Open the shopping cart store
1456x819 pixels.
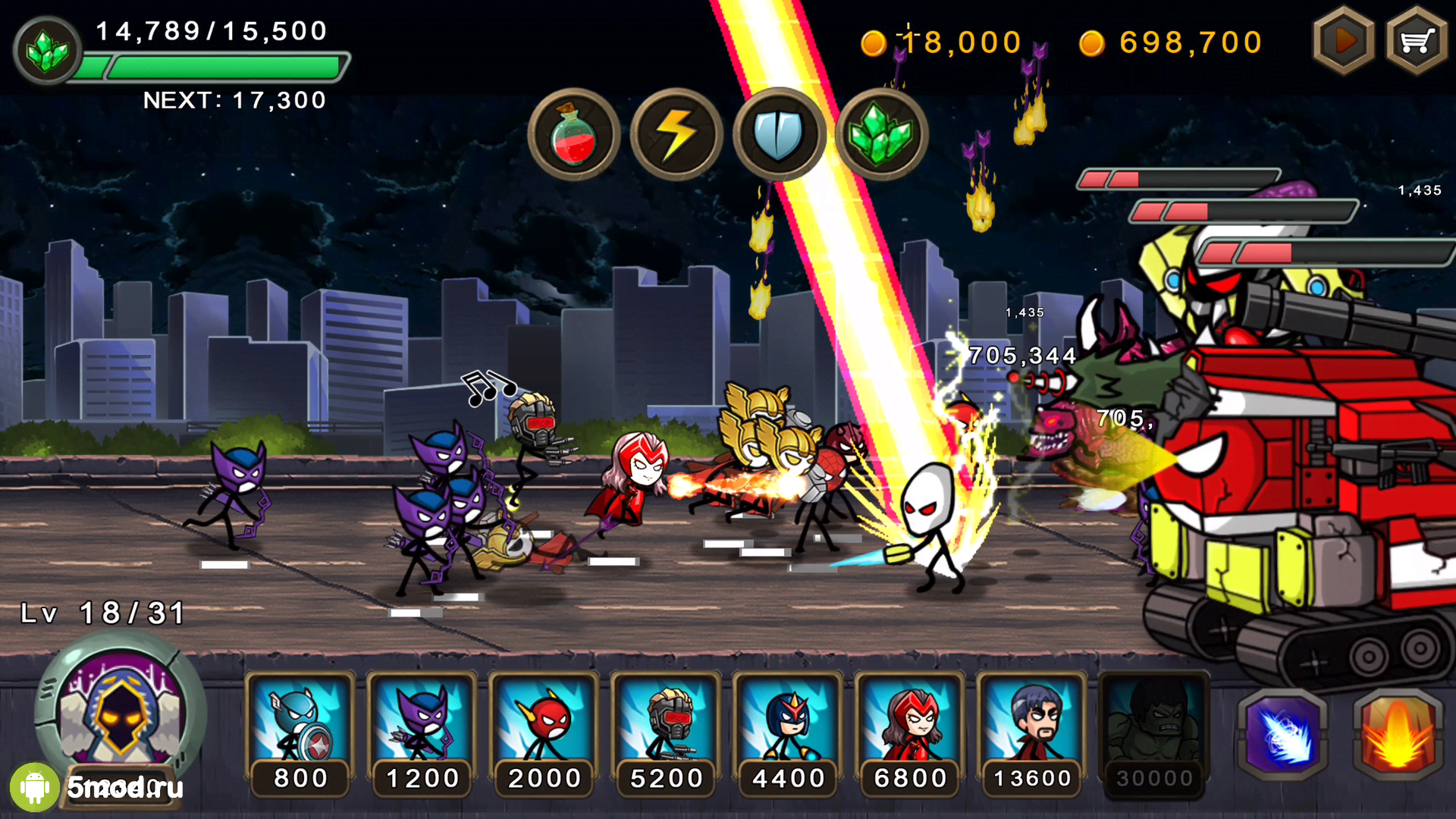pyautogui.click(x=1416, y=41)
